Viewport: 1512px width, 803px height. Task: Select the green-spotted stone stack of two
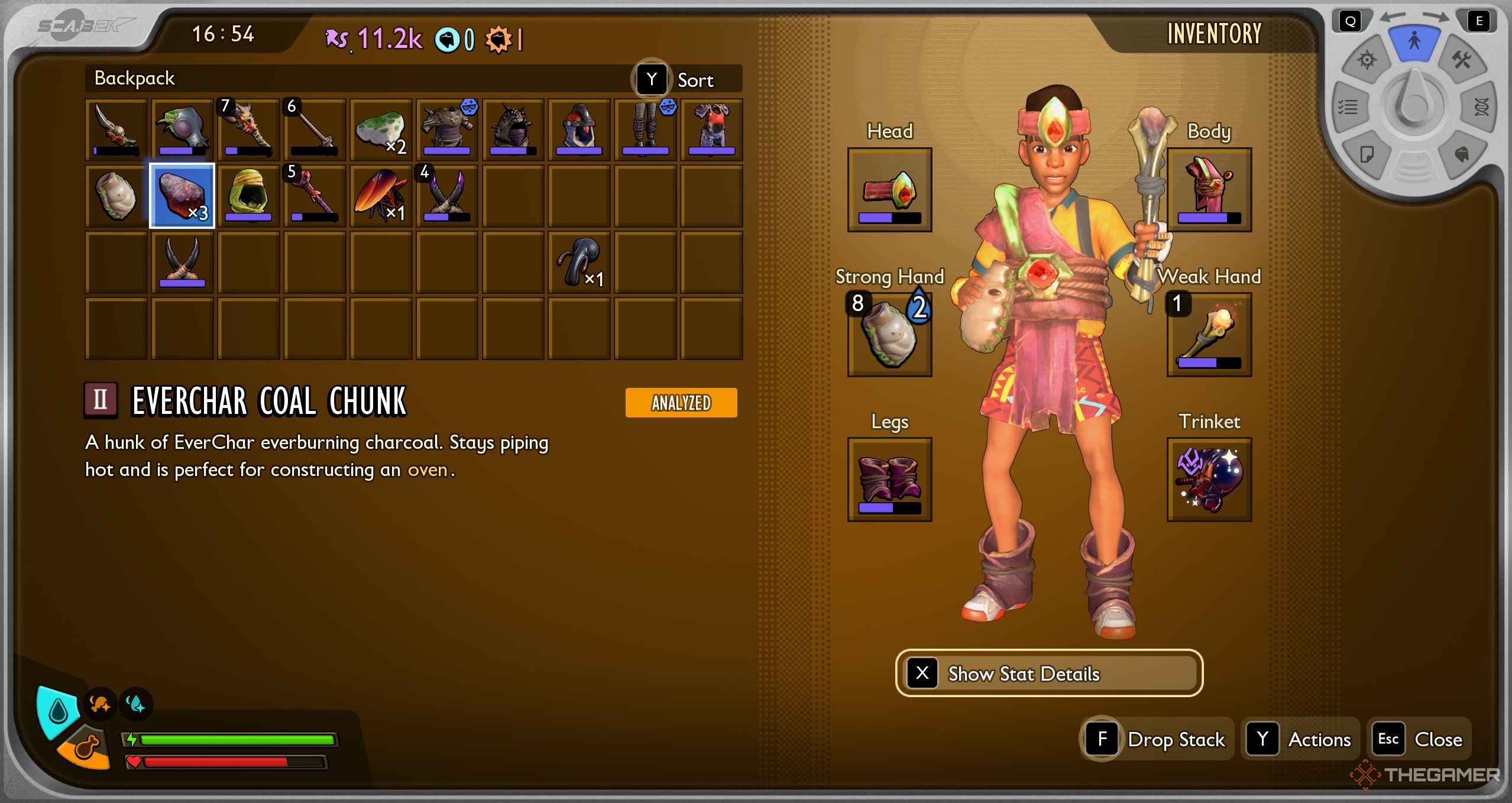tap(381, 130)
